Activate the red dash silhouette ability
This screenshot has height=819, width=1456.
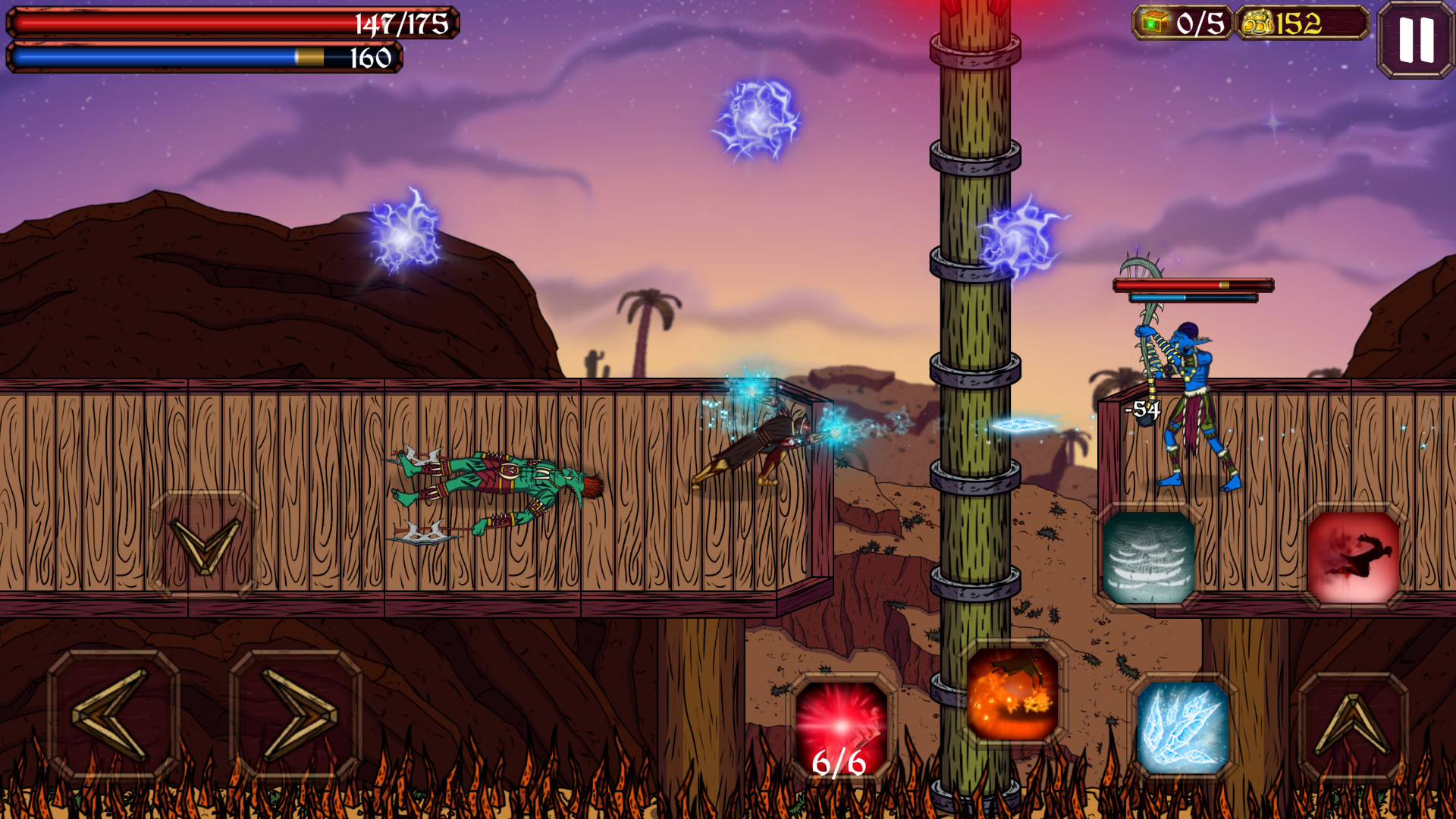point(1354,557)
